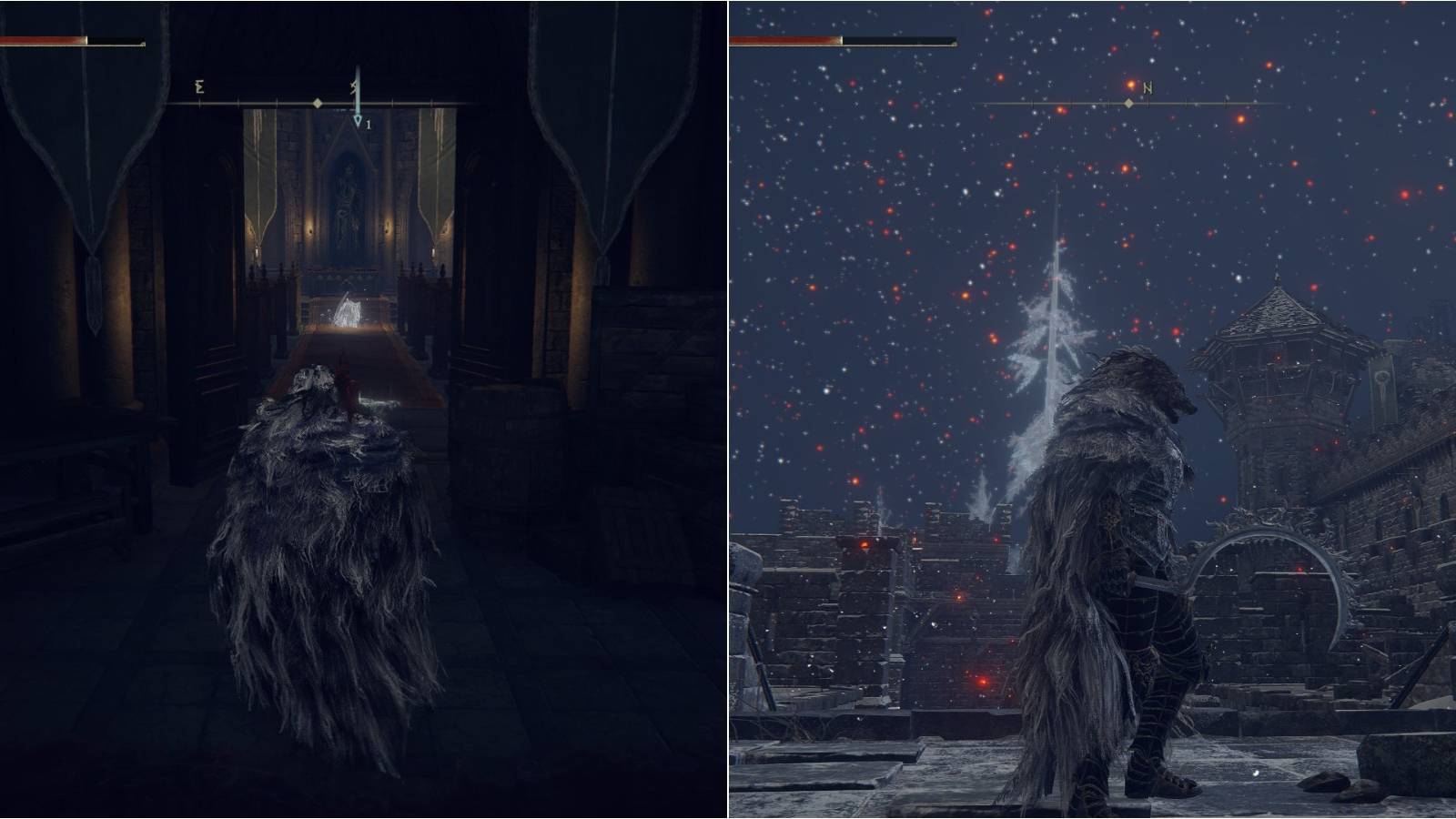Click the red health bar on right screen

(x=787, y=41)
